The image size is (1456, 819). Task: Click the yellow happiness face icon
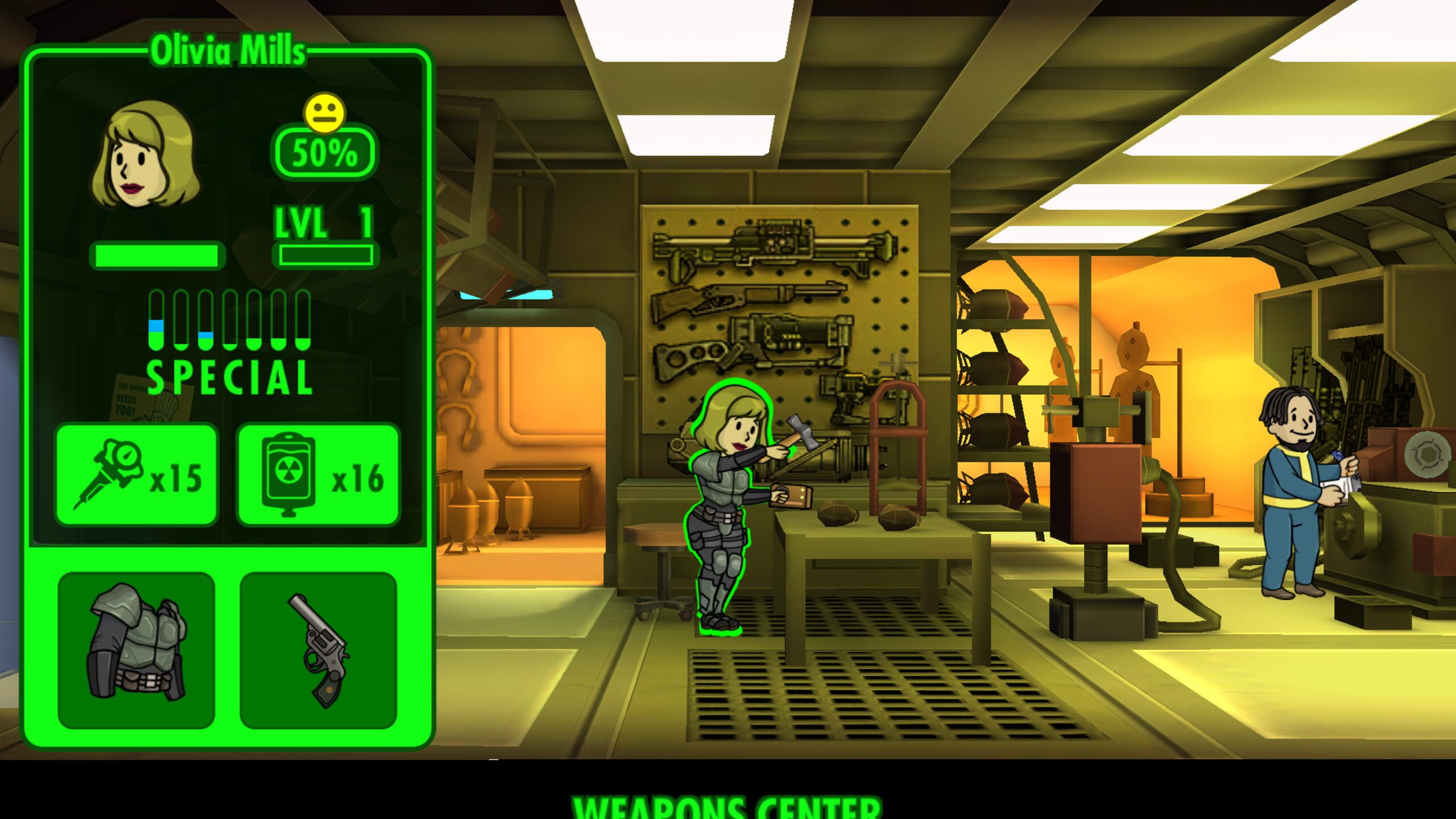326,111
